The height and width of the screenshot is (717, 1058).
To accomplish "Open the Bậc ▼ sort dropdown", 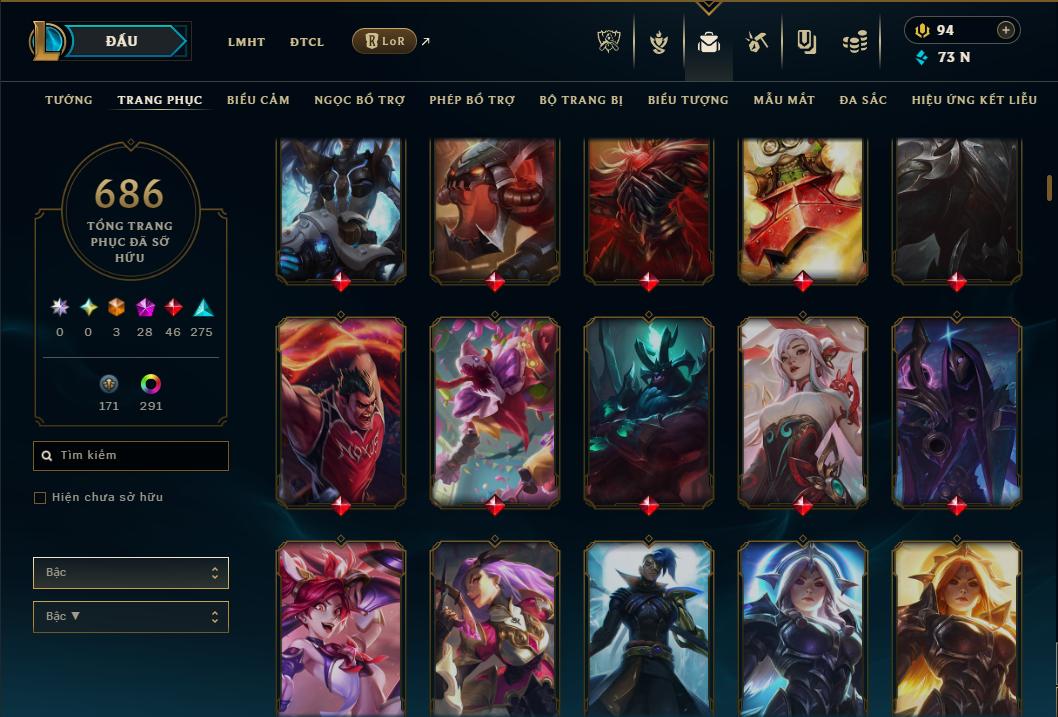I will [130, 616].
